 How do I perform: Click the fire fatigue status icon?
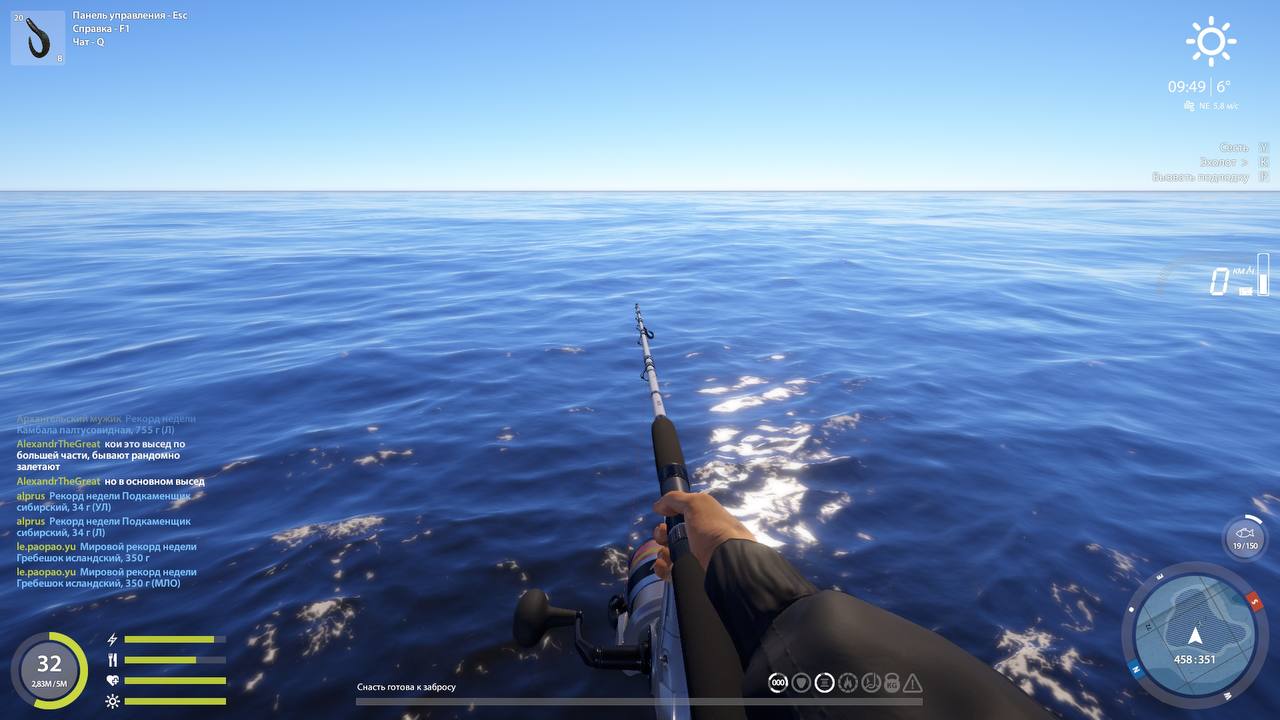click(x=847, y=682)
